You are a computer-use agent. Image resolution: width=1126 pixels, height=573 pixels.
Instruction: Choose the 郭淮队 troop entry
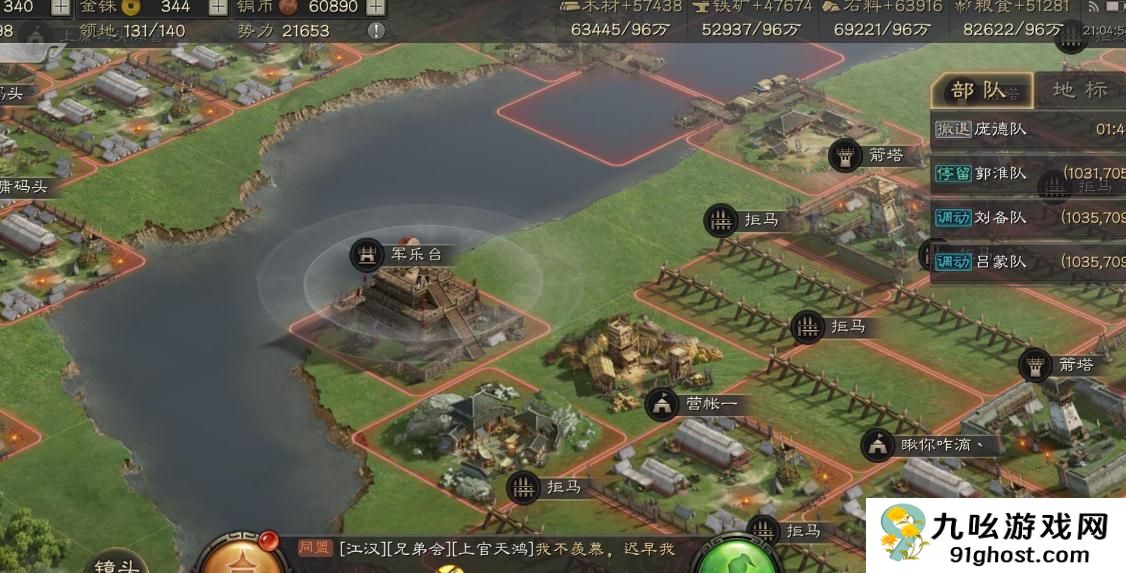click(x=1028, y=173)
